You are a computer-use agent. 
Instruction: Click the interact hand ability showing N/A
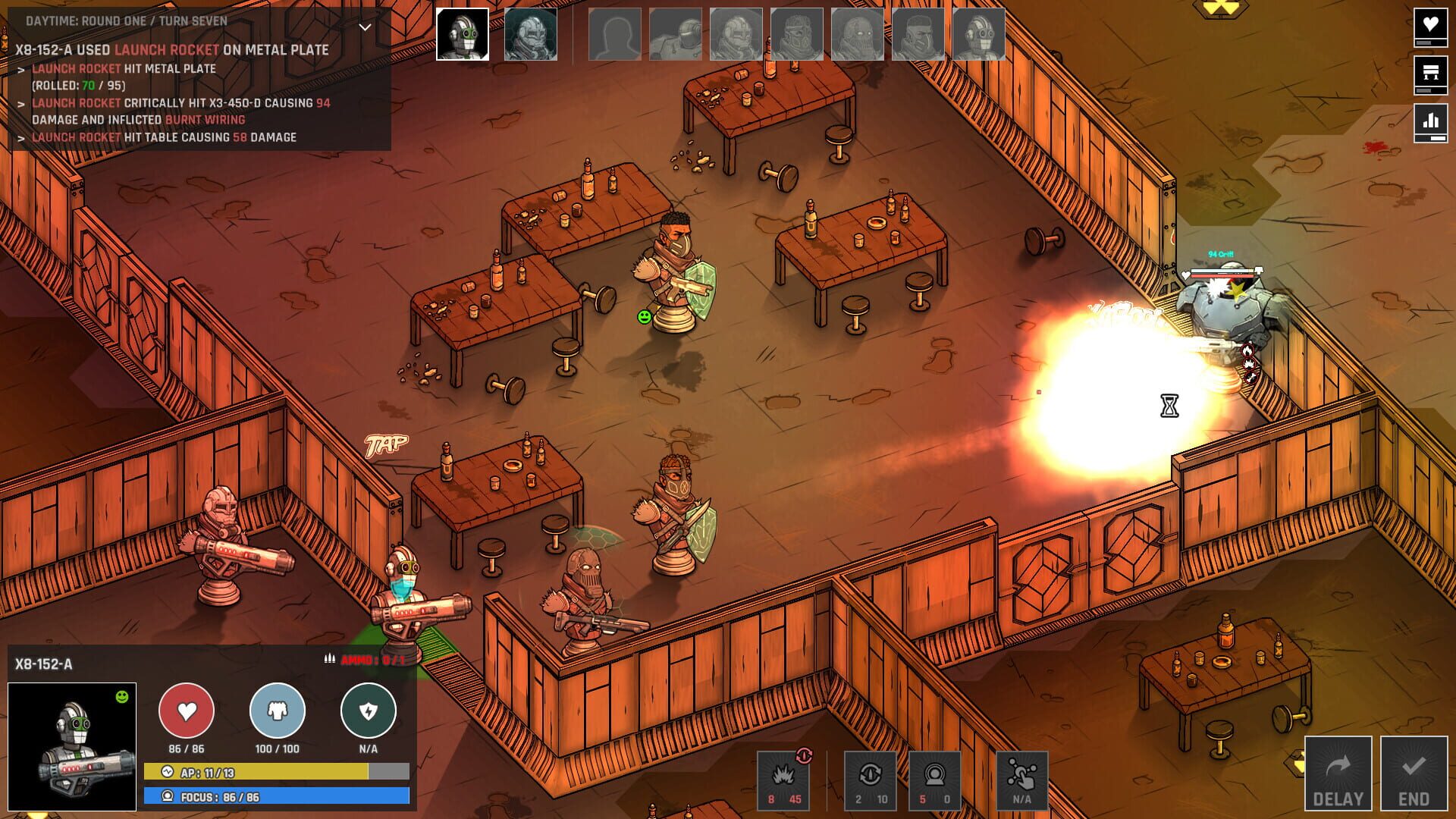point(1024,773)
